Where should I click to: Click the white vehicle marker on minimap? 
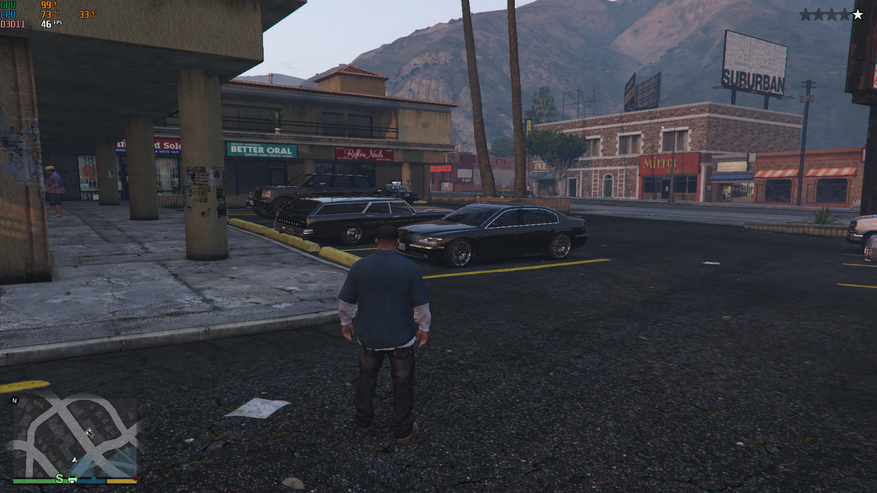pos(89,432)
